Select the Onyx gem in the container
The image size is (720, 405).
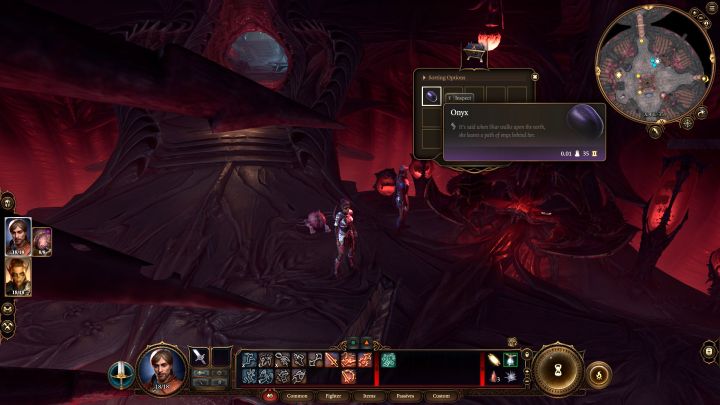pyautogui.click(x=431, y=96)
